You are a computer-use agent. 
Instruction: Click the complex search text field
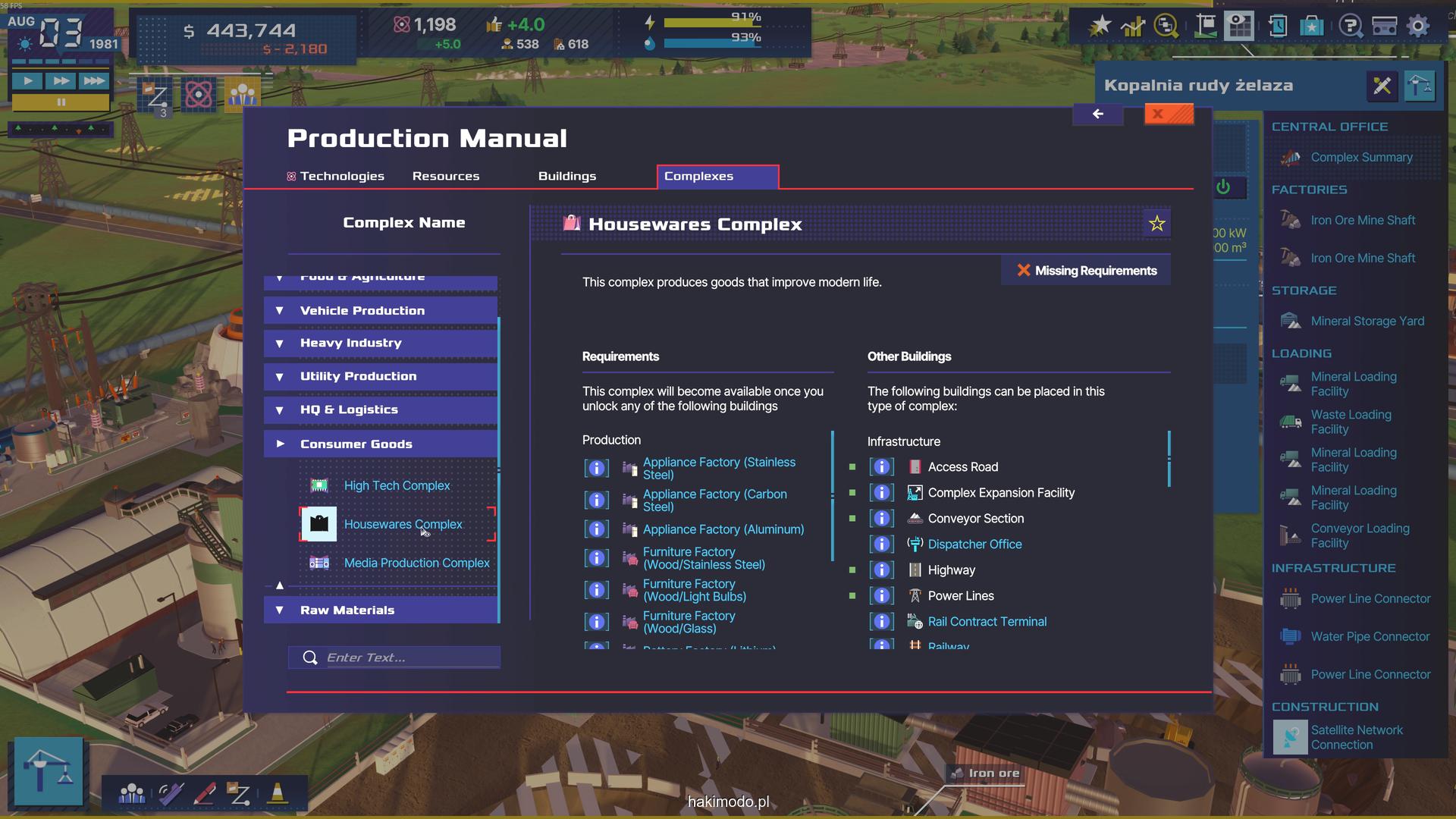pos(409,657)
